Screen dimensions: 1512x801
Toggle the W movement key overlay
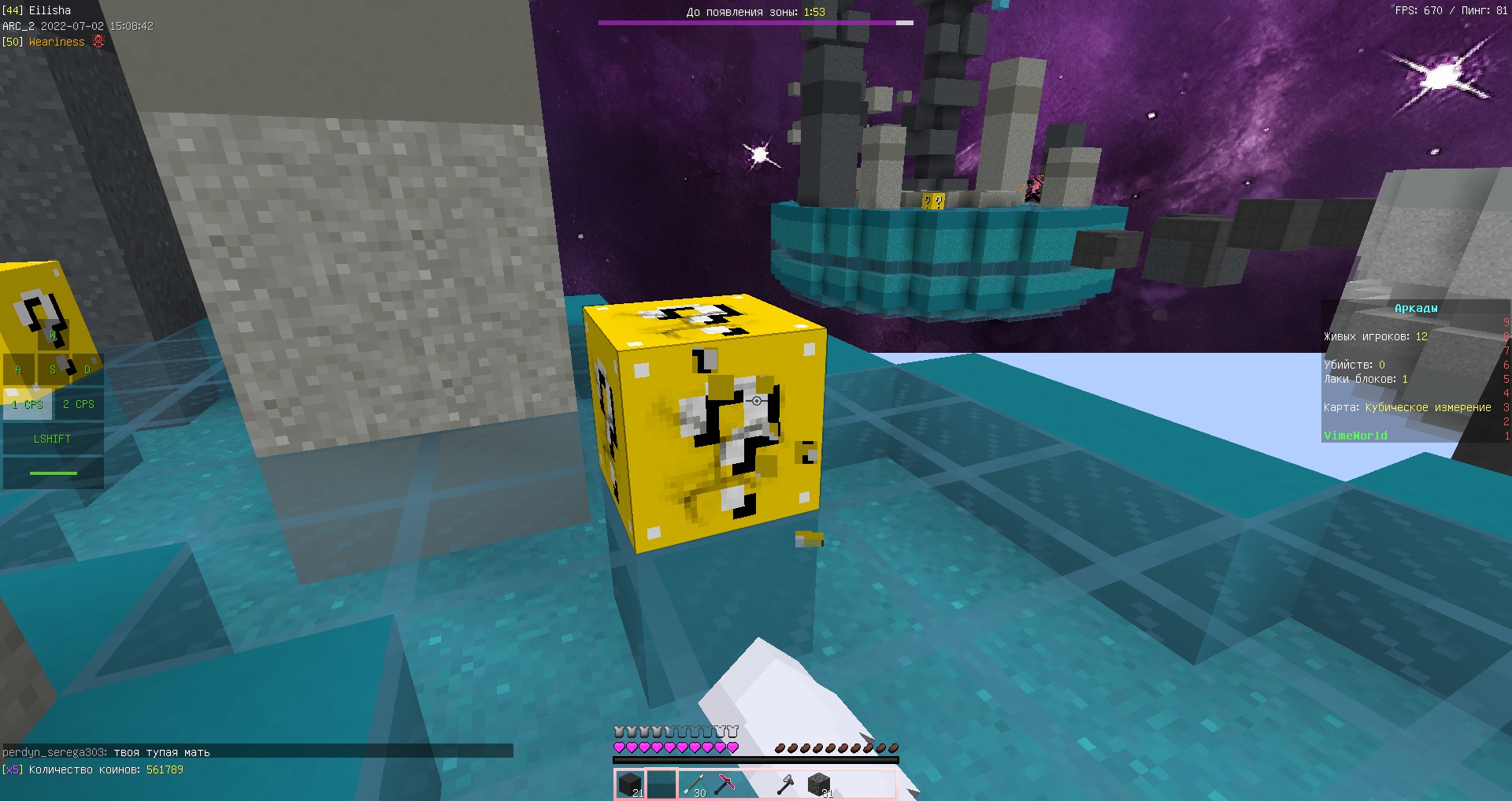(x=53, y=336)
